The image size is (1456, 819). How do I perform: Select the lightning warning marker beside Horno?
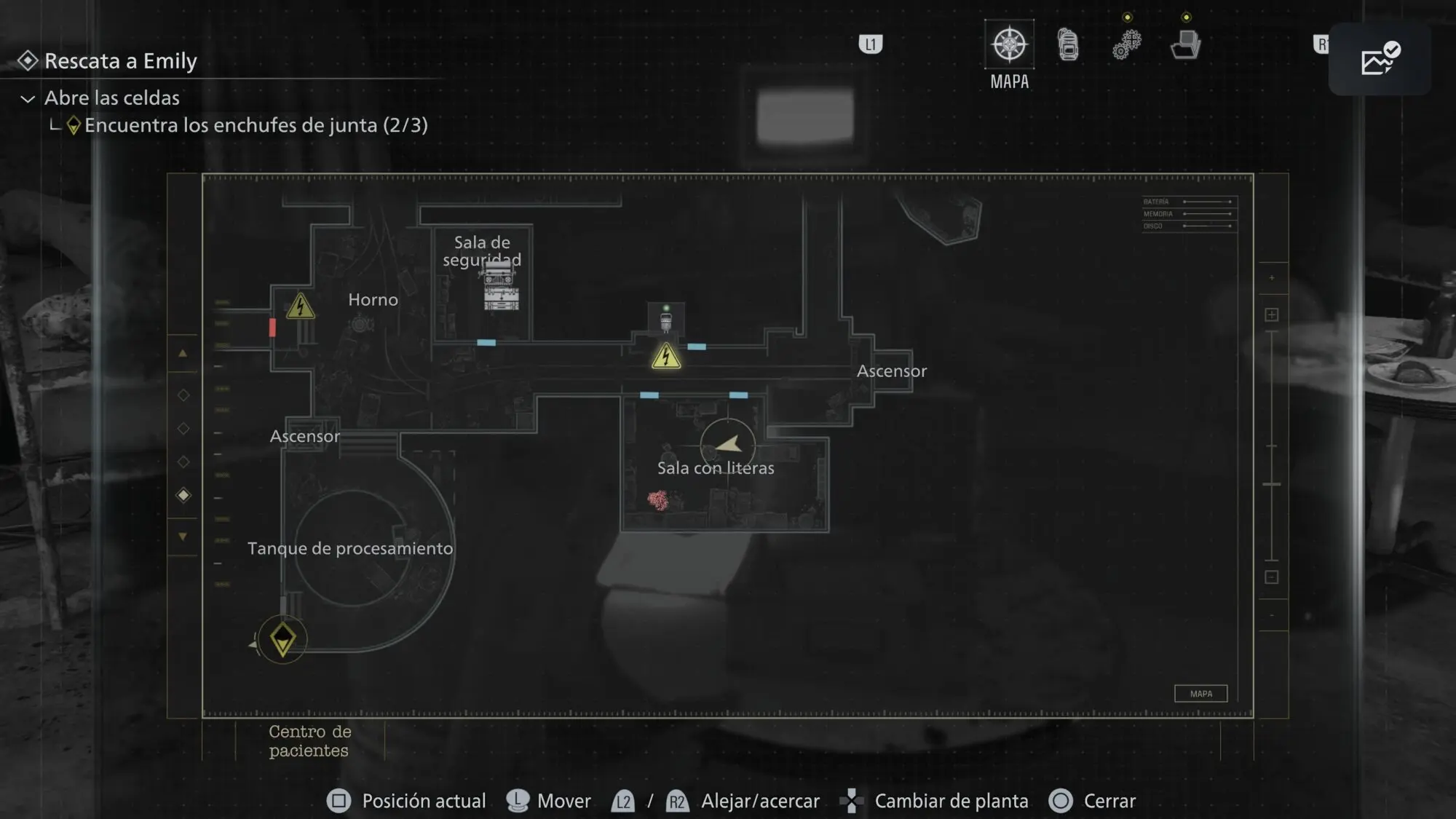click(x=300, y=307)
